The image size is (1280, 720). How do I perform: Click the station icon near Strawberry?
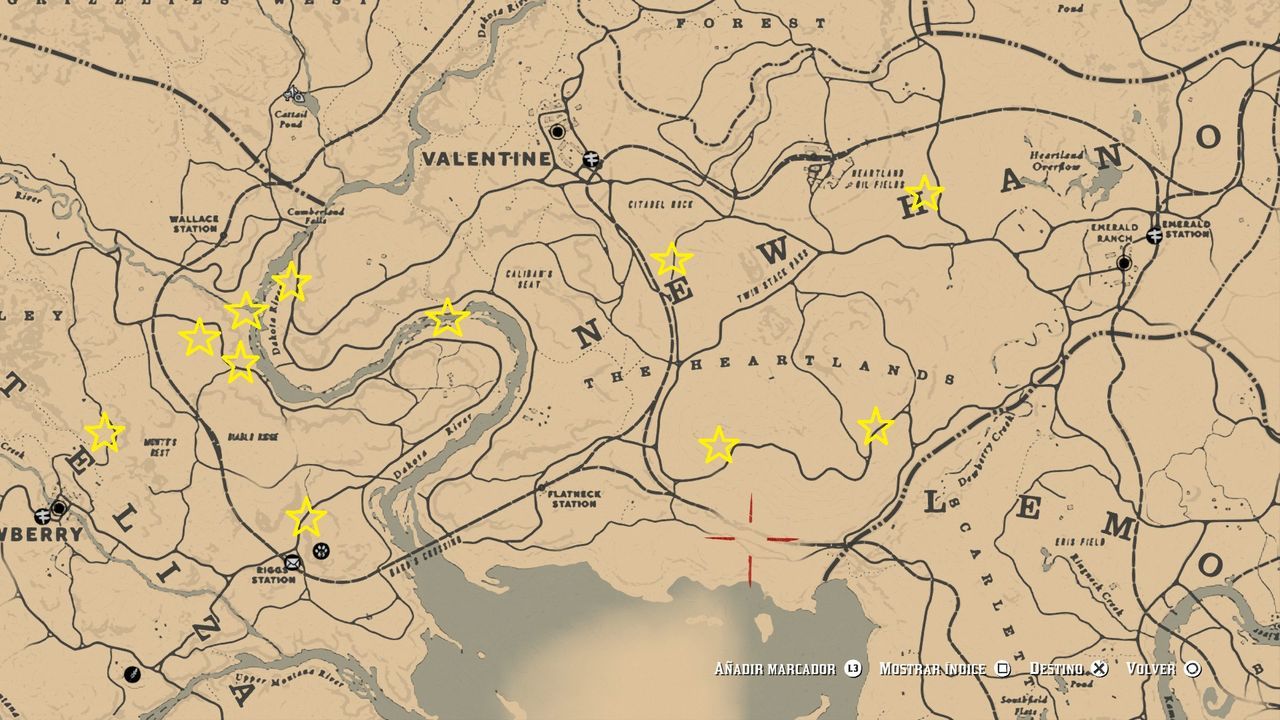point(42,517)
